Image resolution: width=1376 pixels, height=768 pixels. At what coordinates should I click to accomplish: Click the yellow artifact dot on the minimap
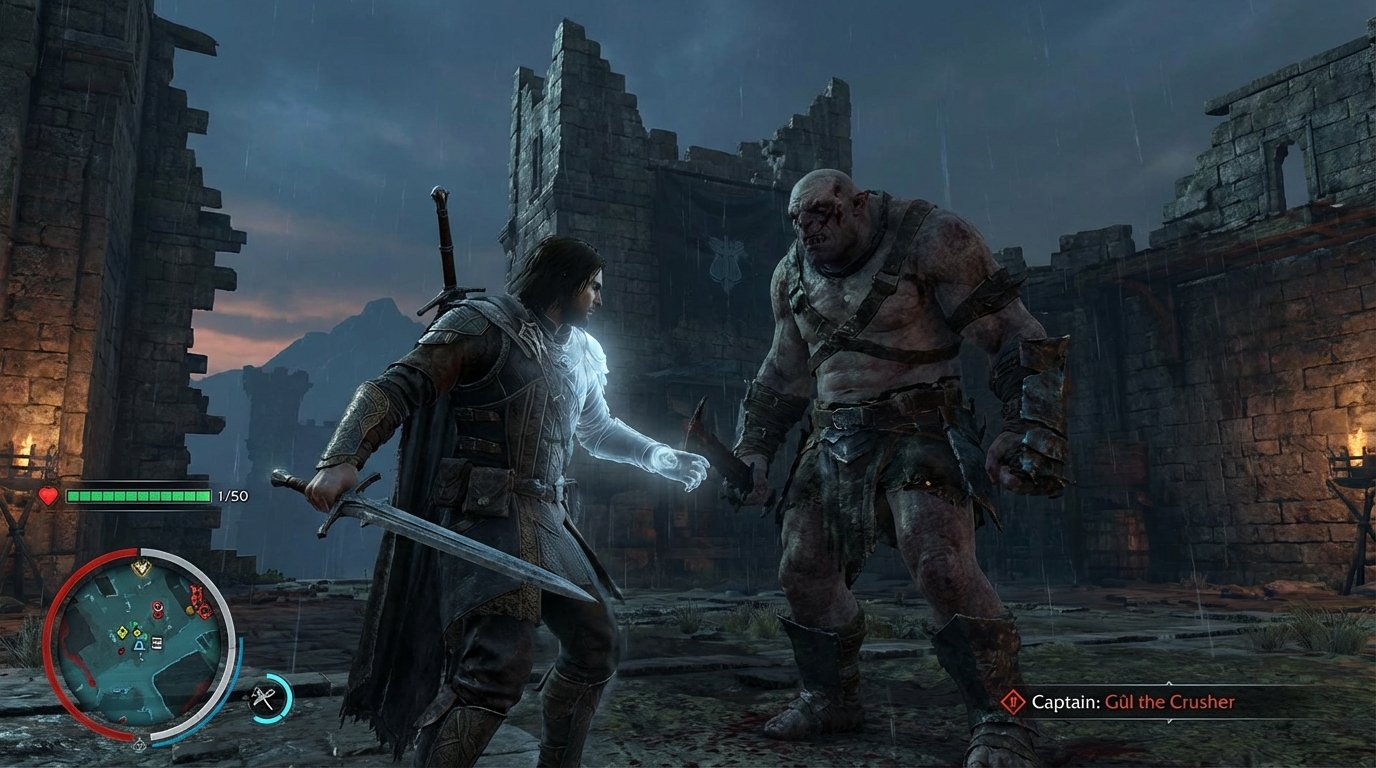189,609
